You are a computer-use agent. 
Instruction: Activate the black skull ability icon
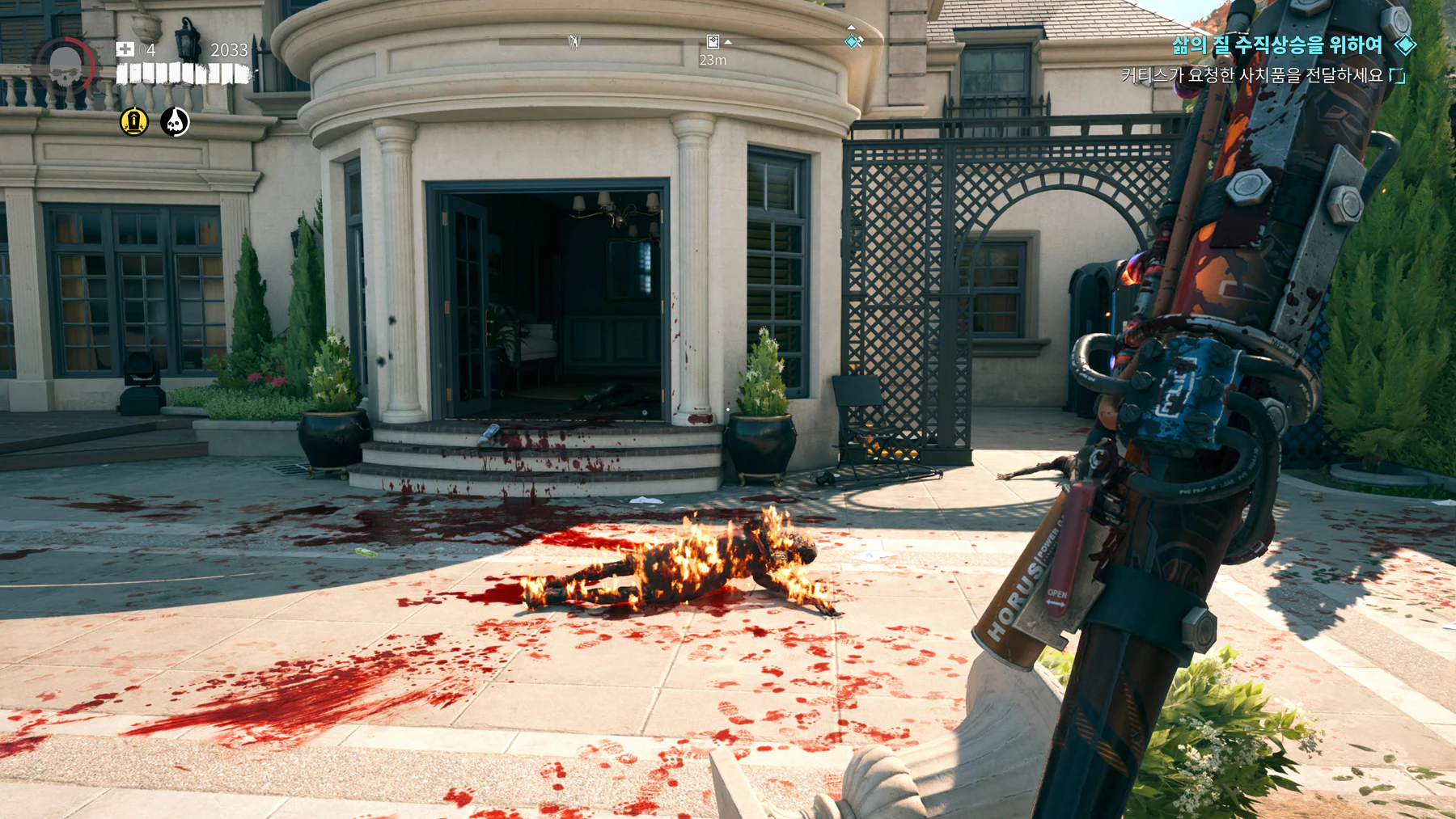[175, 122]
